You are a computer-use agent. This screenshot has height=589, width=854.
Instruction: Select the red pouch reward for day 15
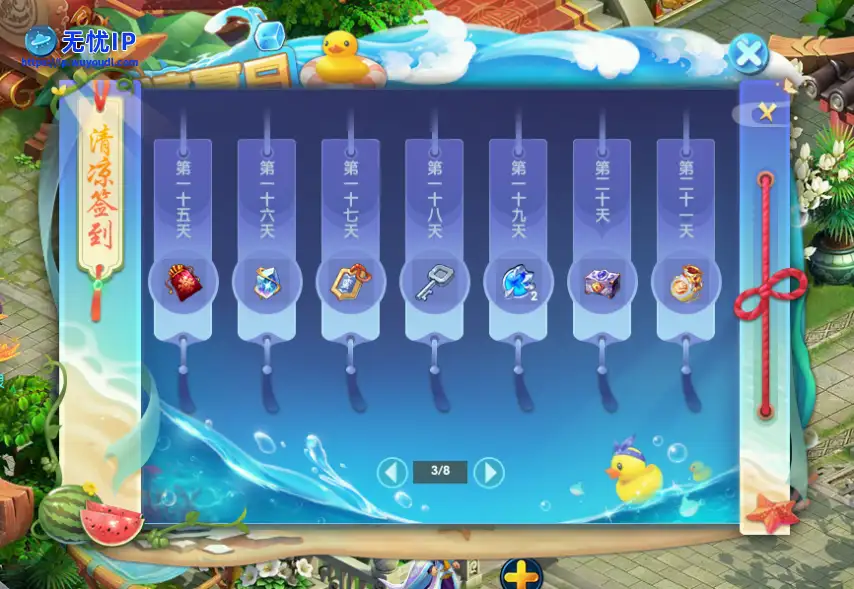[182, 283]
